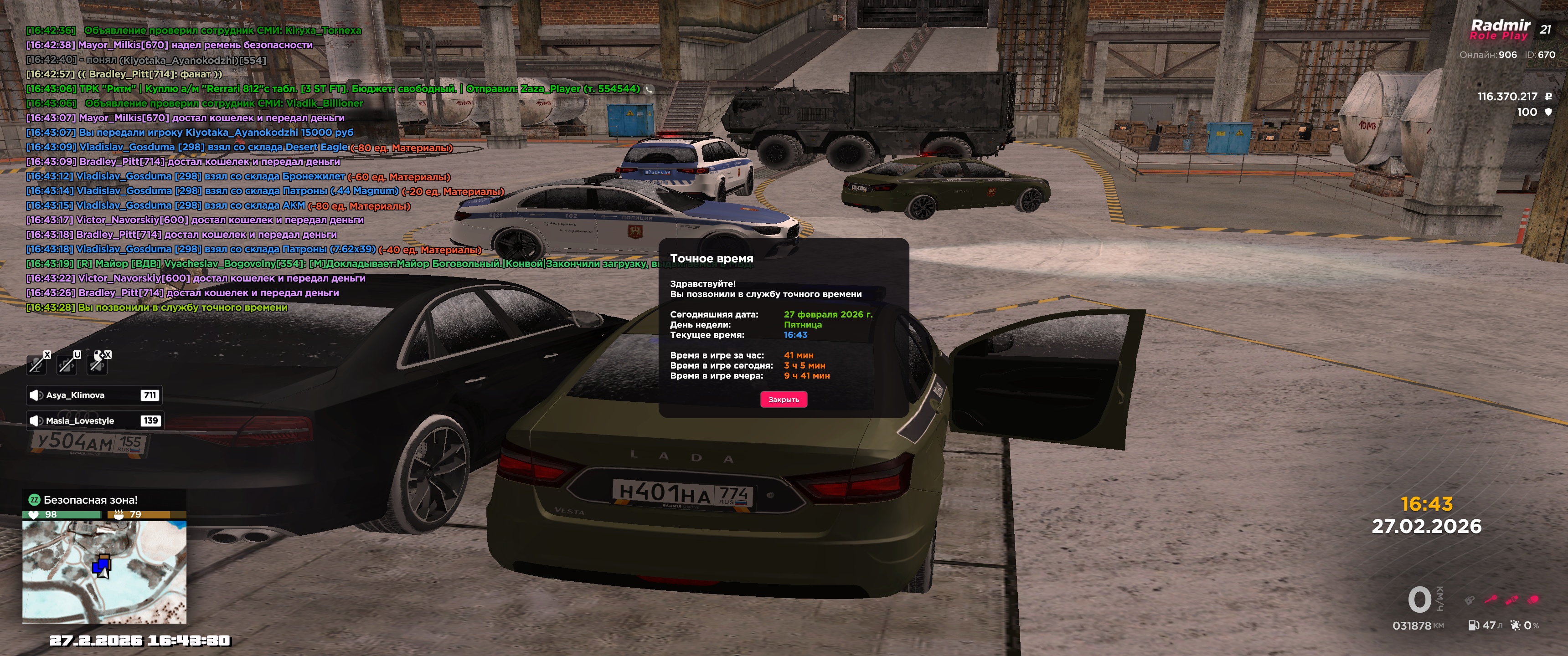The width and height of the screenshot is (1568, 656).
Task: Close the Точное время dialog
Action: point(784,399)
